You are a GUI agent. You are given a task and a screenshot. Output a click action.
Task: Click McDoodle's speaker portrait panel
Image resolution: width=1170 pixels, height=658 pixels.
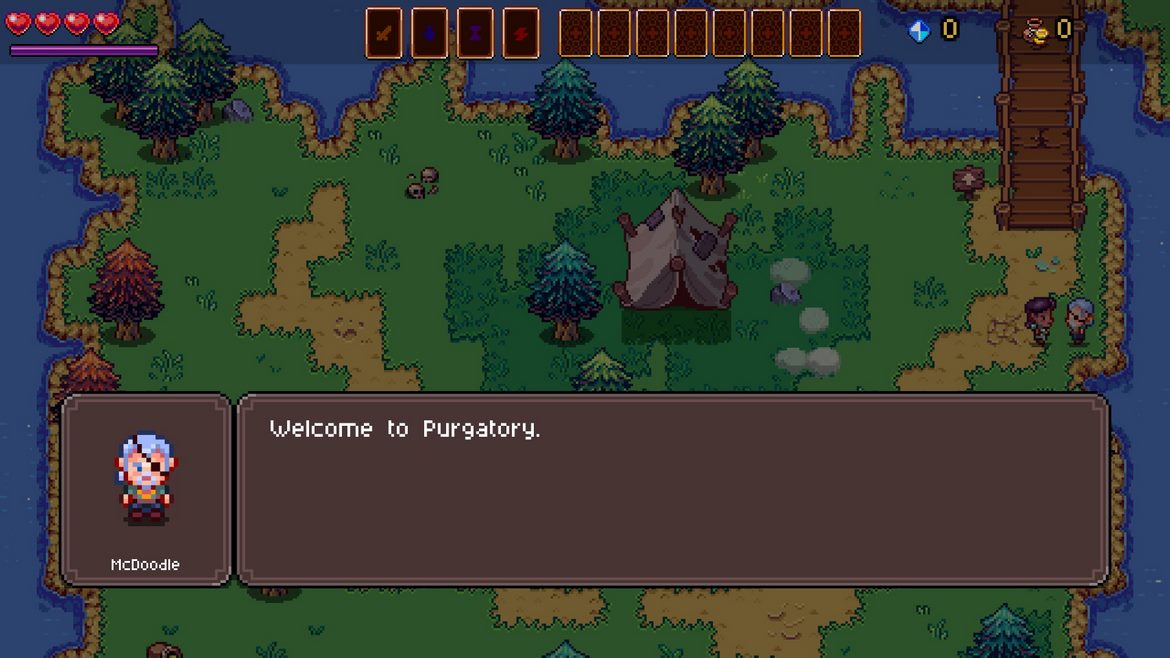146,489
